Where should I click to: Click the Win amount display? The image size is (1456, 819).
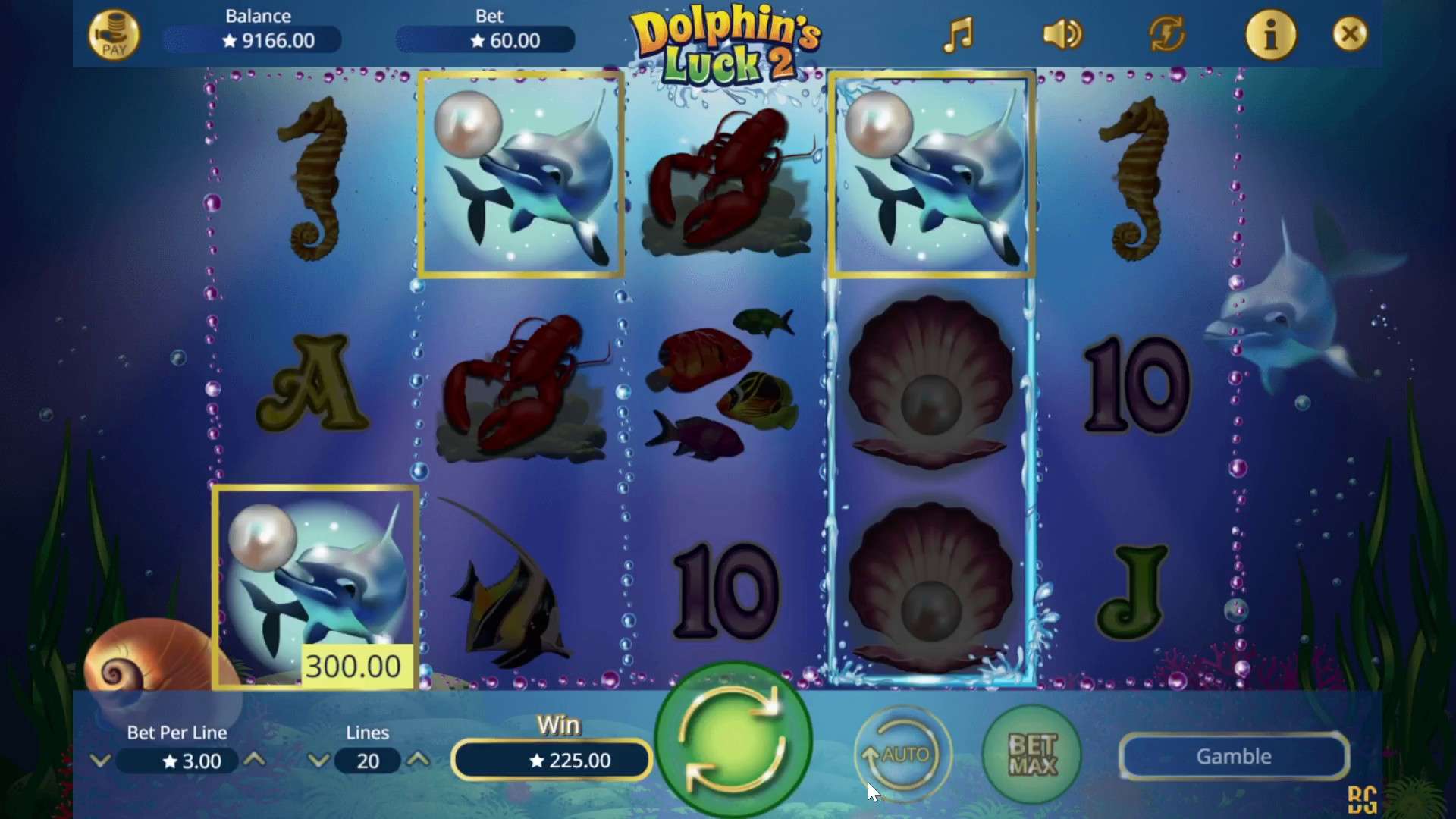pyautogui.click(x=551, y=761)
